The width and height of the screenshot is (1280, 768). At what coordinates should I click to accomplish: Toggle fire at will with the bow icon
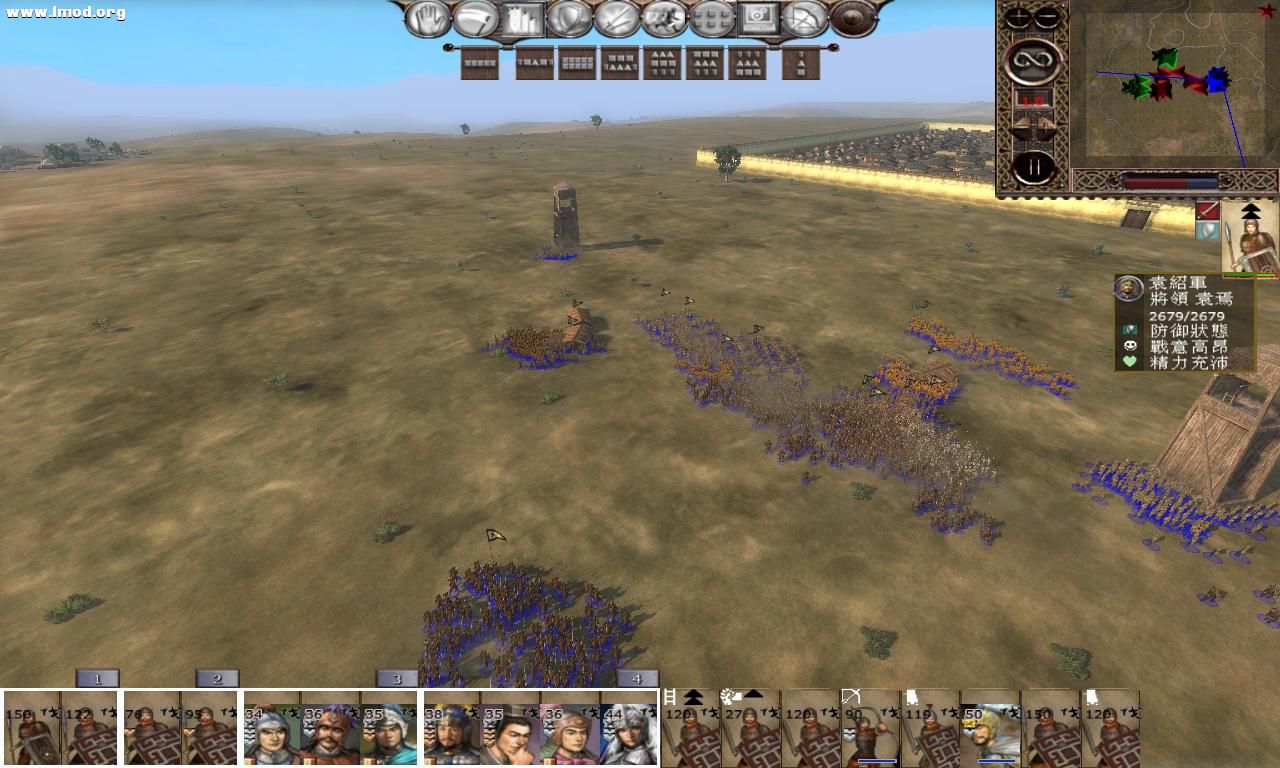point(806,20)
